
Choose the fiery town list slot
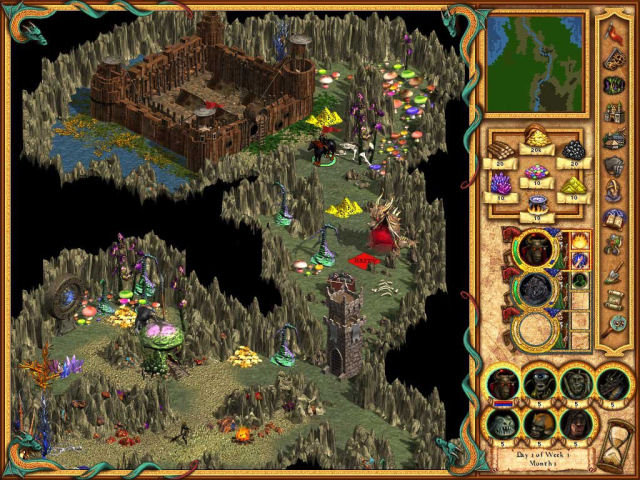[582, 243]
